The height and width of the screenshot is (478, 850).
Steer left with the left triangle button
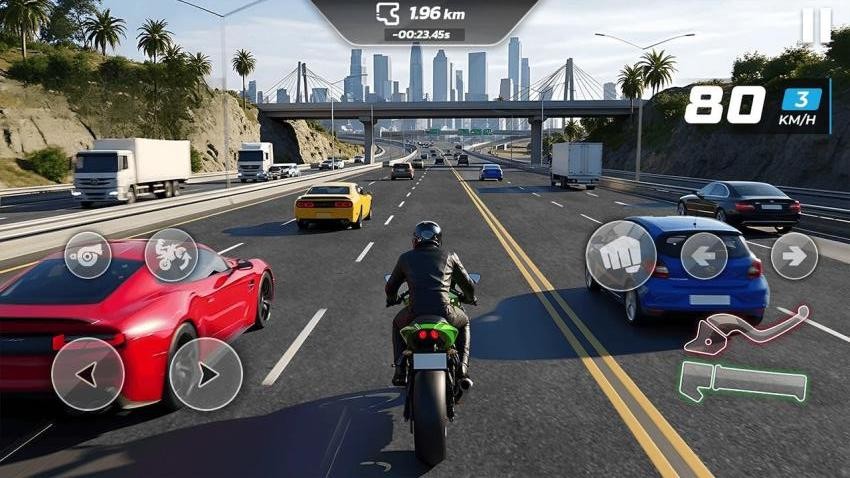click(x=88, y=374)
